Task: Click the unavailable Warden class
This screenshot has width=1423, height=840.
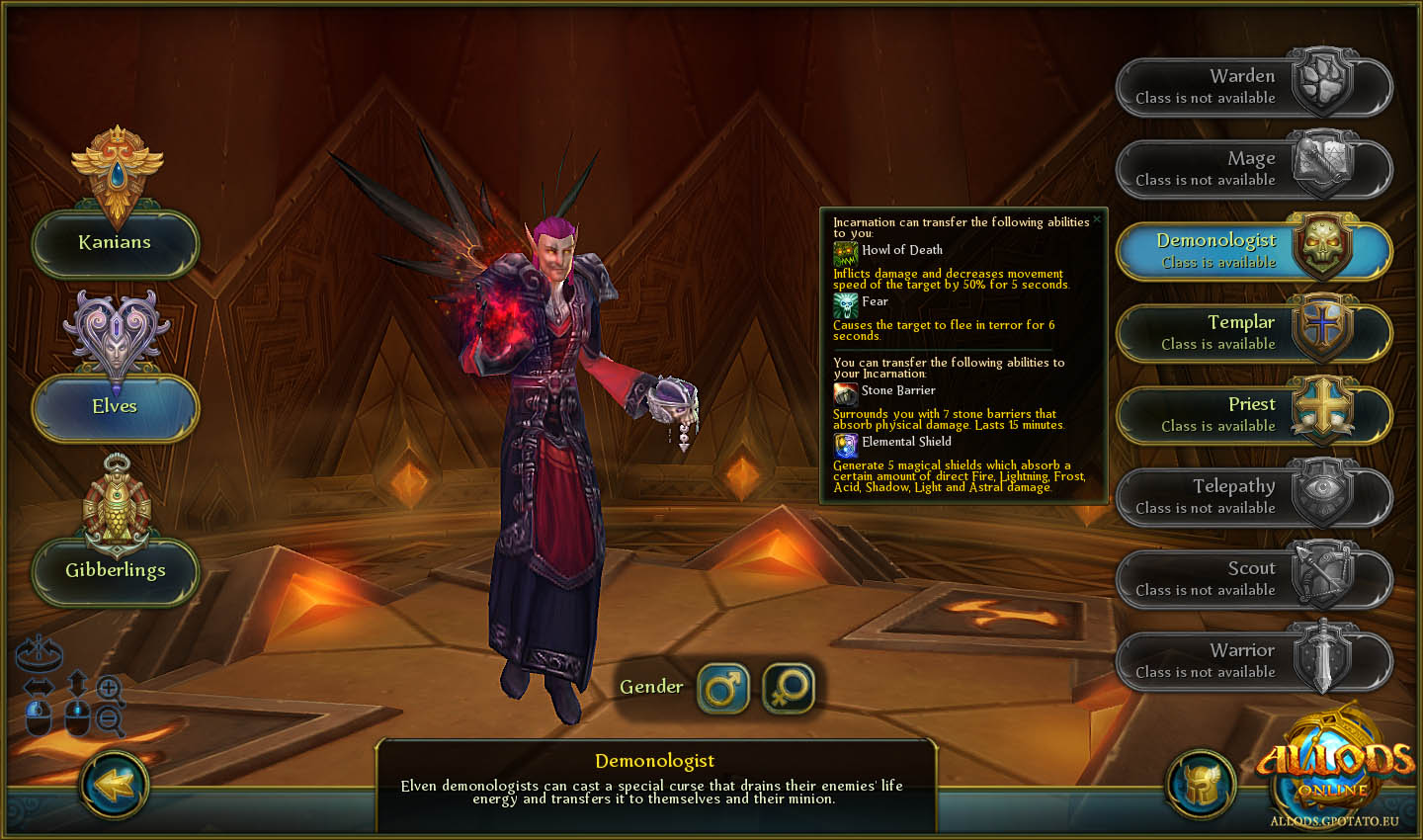Action: (x=1253, y=87)
